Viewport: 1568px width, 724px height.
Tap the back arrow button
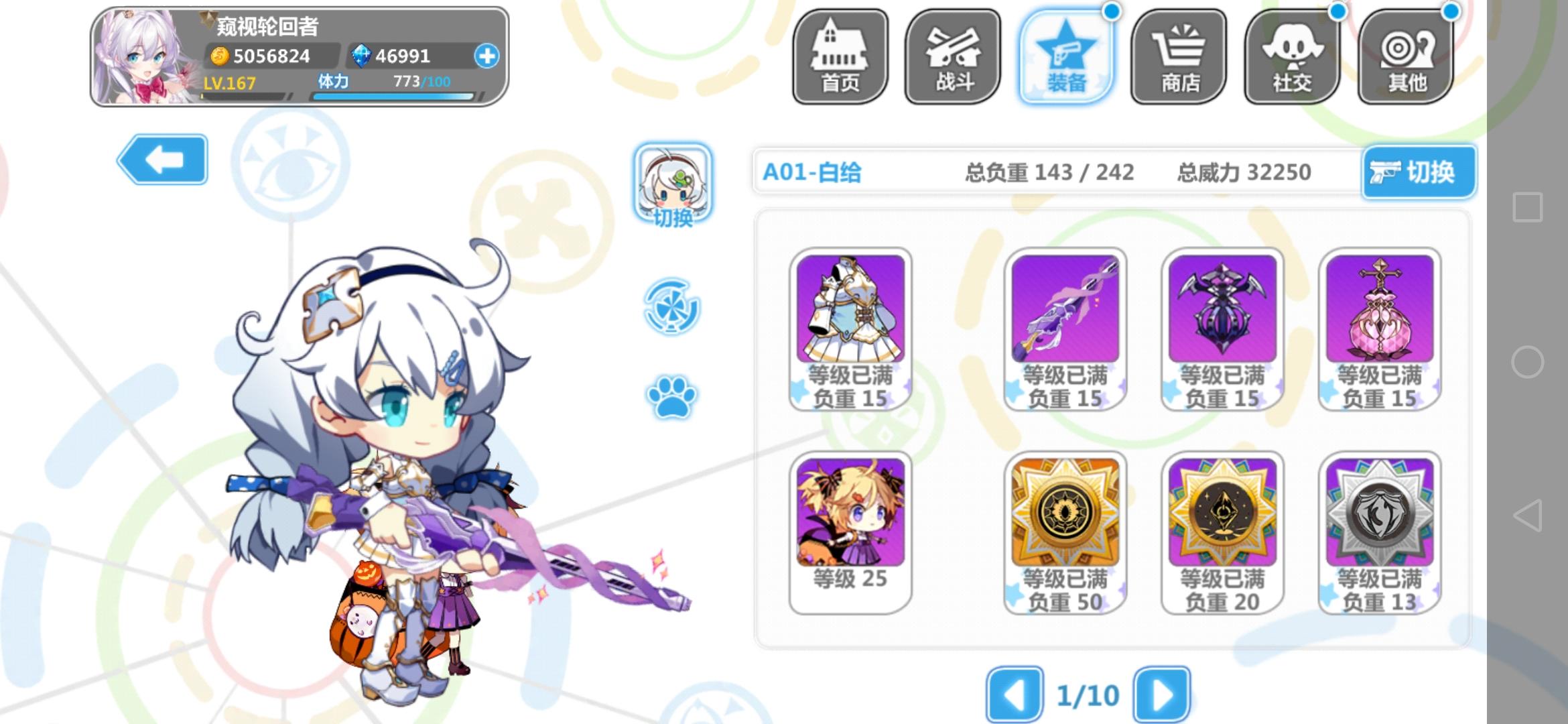click(x=163, y=160)
